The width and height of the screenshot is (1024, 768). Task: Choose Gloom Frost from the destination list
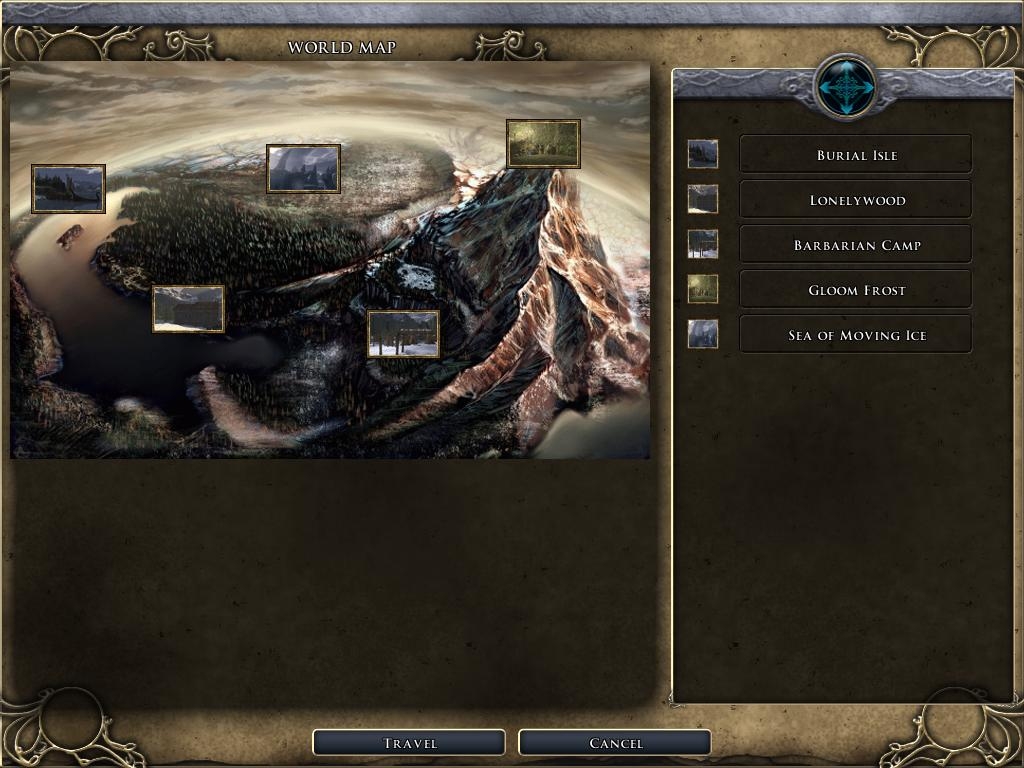click(855, 290)
